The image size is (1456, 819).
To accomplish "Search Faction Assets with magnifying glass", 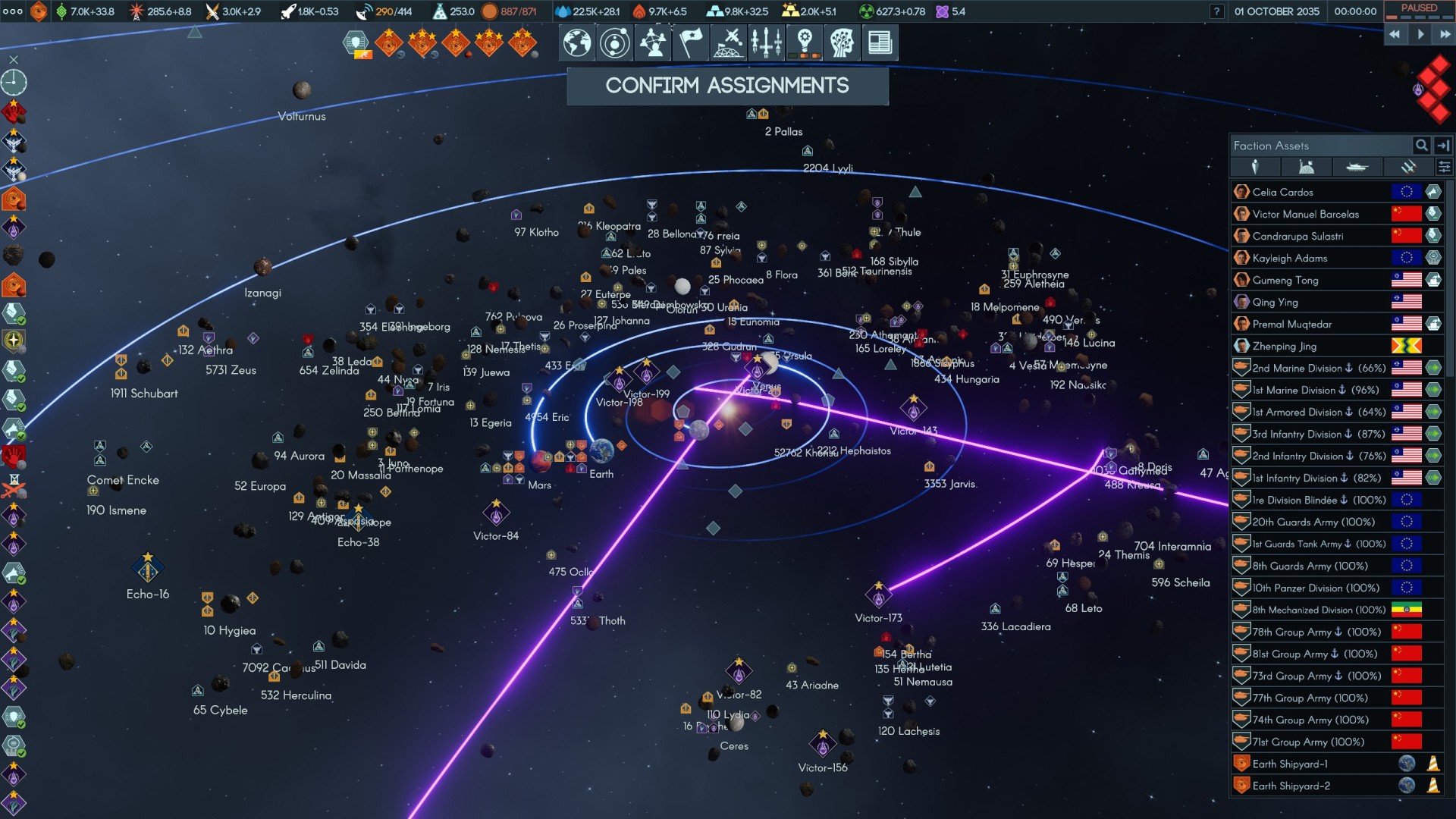I will tap(1421, 146).
